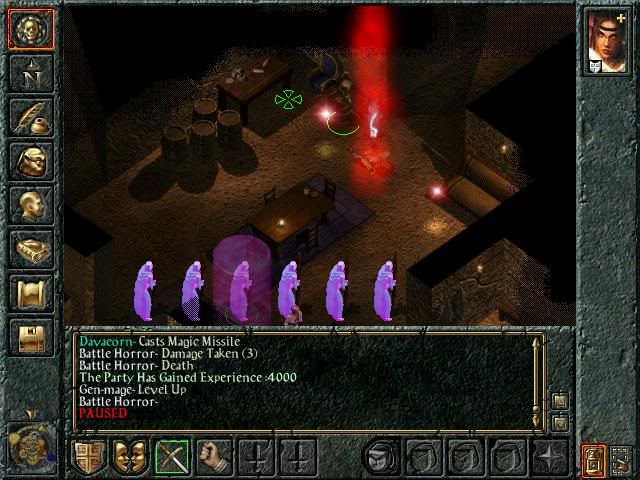The height and width of the screenshot is (480, 640).
Task: Open the options chest menu
Action: pyautogui.click(x=30, y=336)
